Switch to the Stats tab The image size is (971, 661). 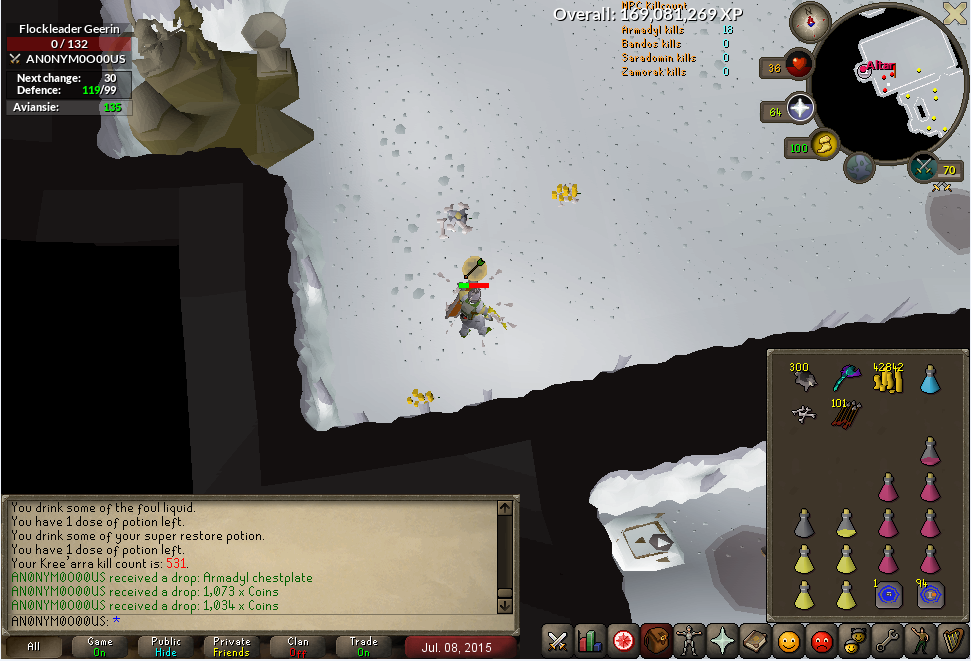pyautogui.click(x=590, y=640)
